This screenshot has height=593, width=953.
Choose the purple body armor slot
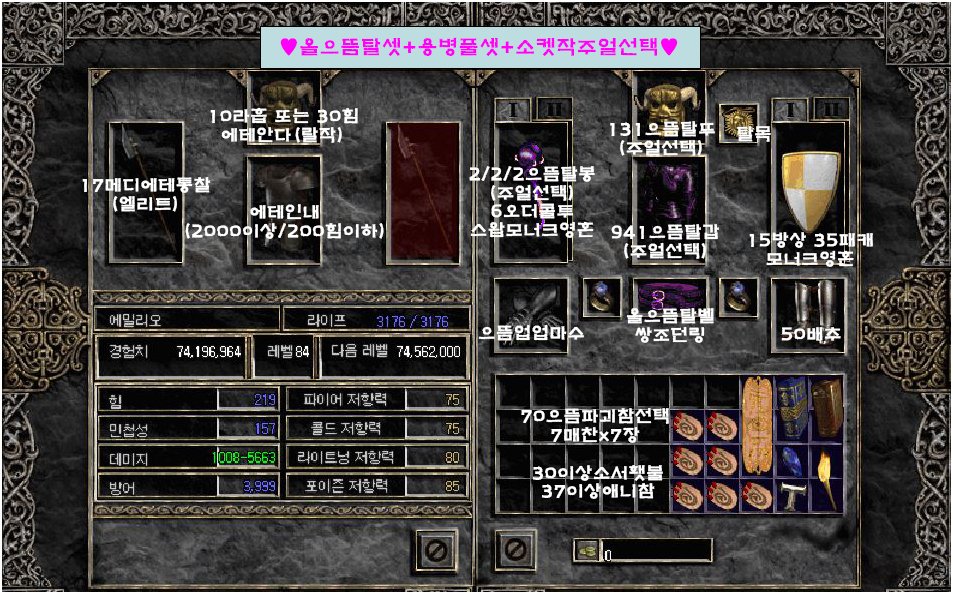(670, 210)
